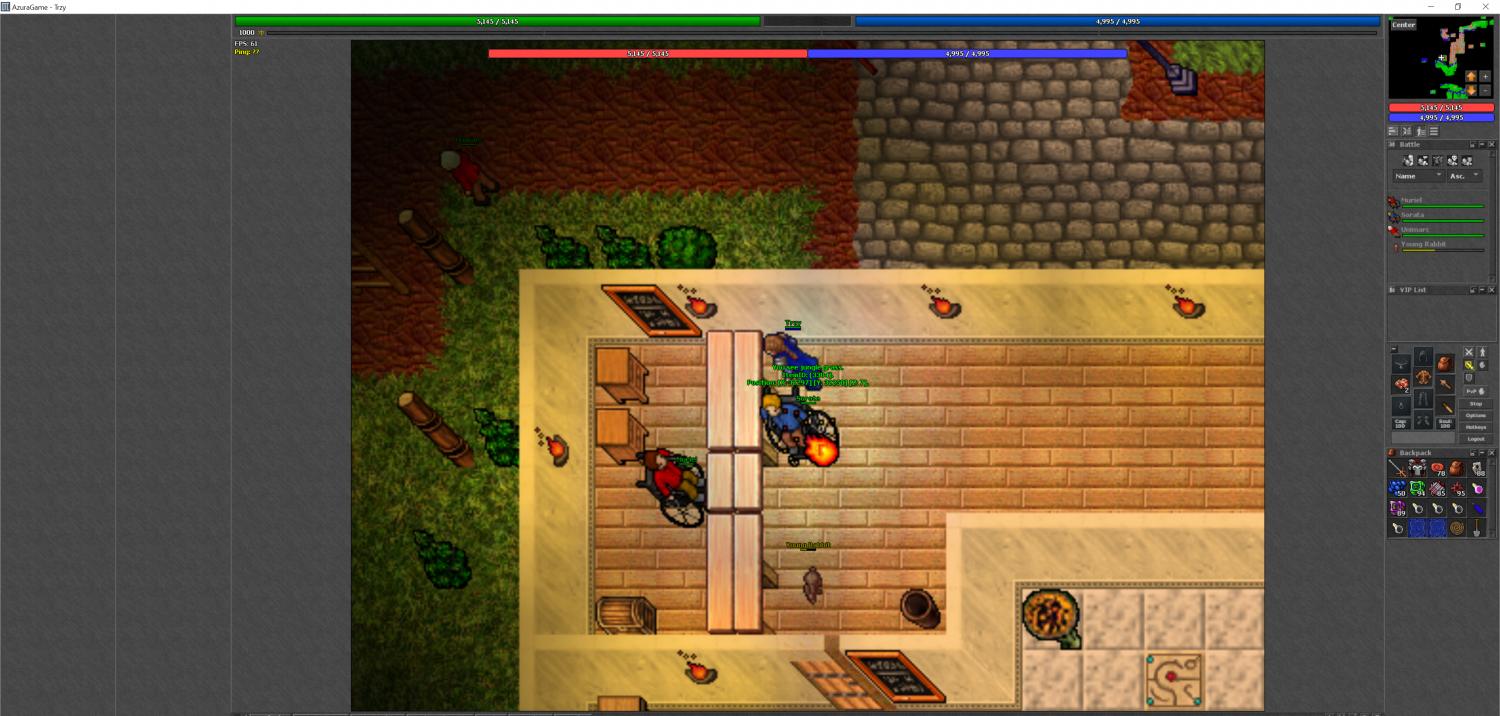1500x716 pixels.
Task: Zoom in the minimap with plus button
Action: 1485,76
